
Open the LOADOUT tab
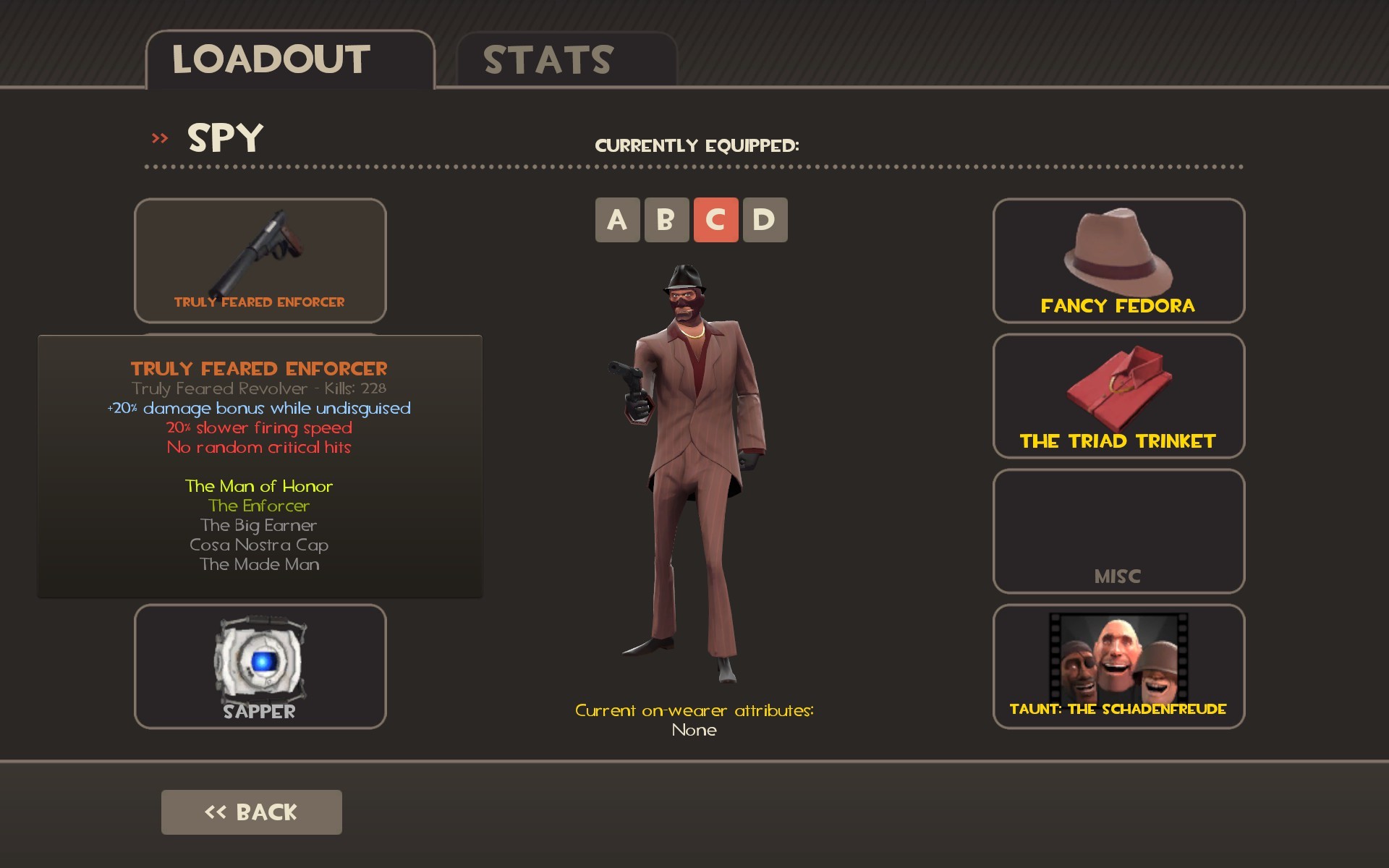point(271,58)
